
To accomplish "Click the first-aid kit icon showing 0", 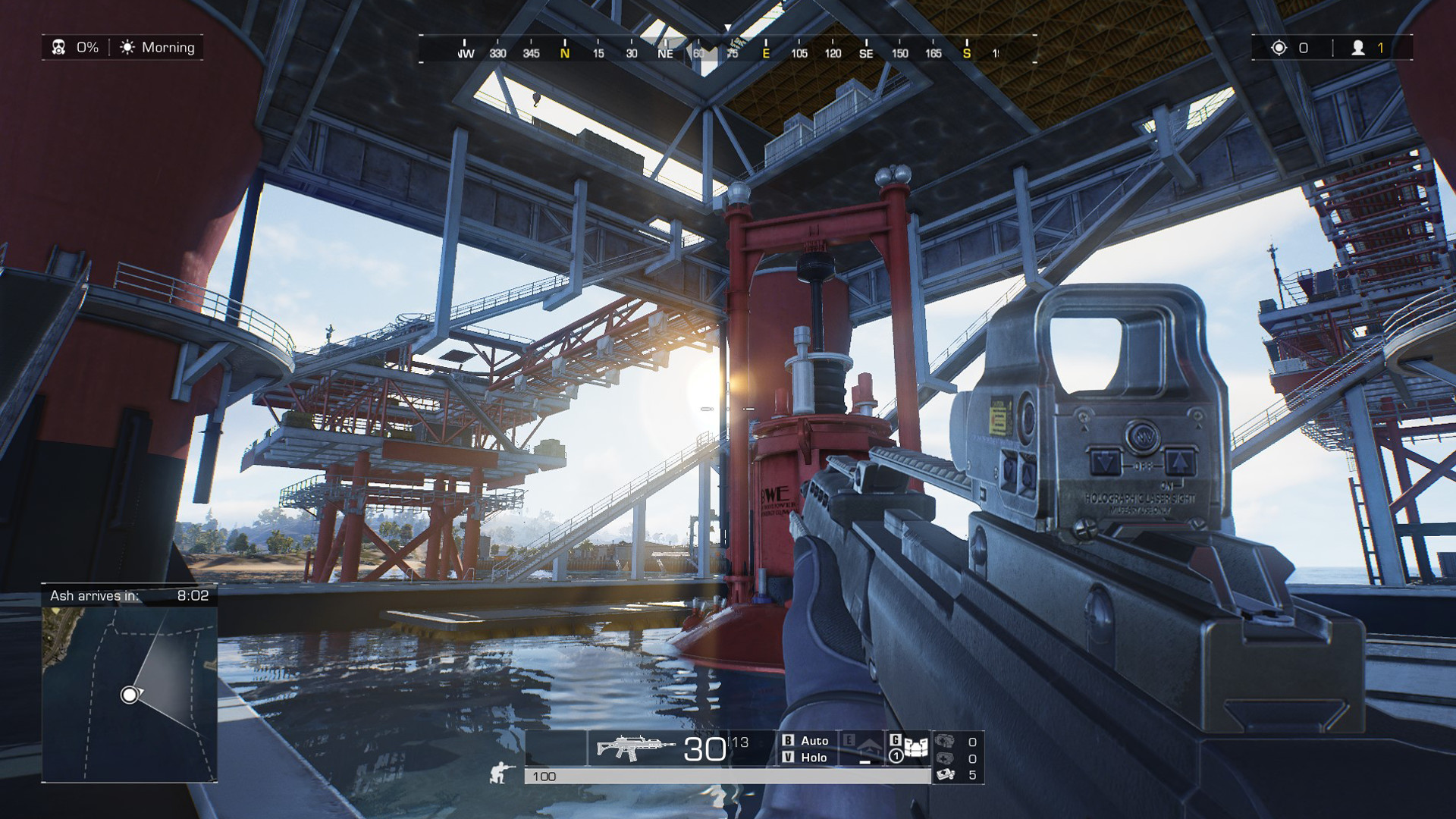I will [944, 758].
